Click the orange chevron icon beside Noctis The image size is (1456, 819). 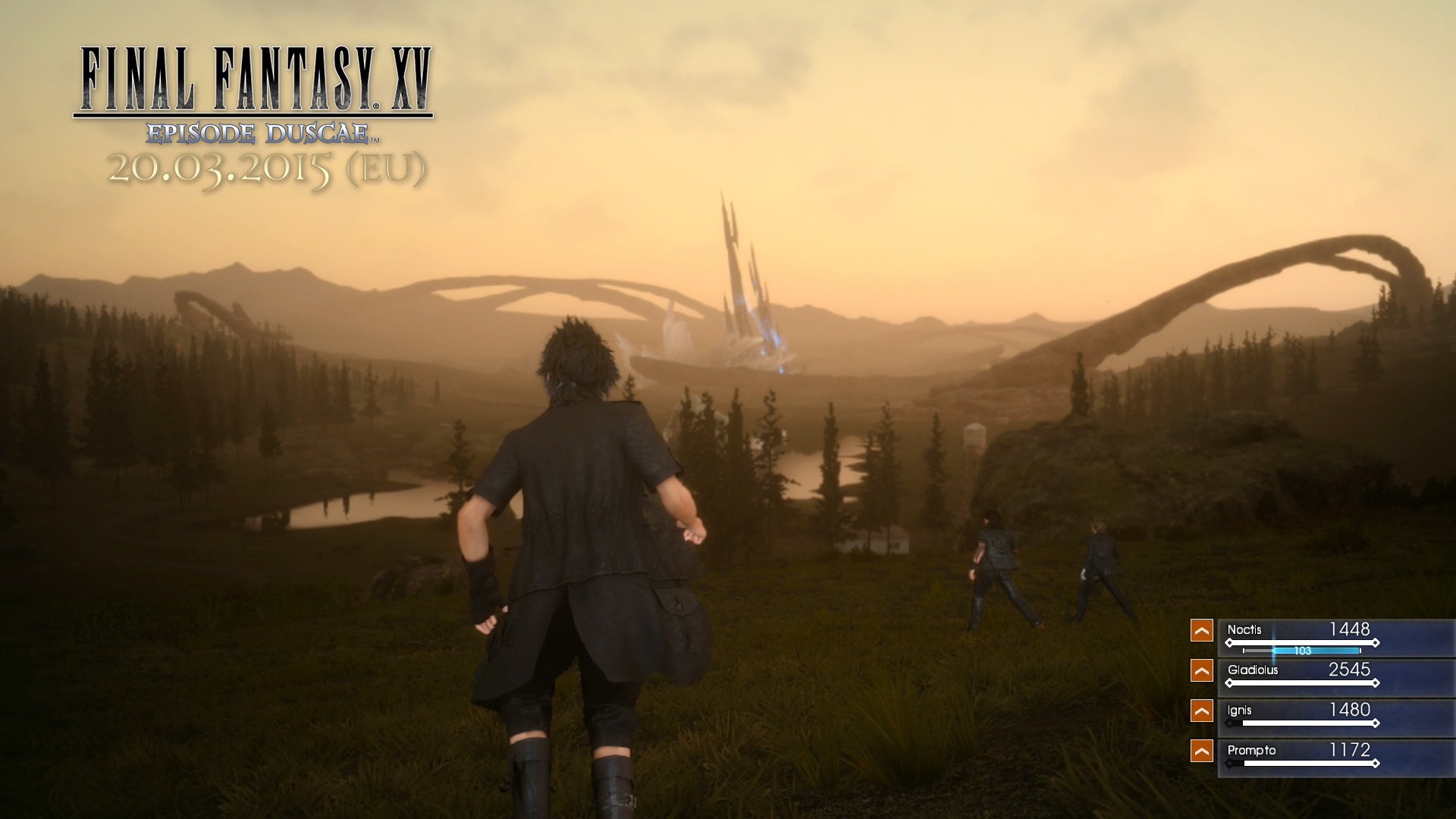tap(1201, 632)
